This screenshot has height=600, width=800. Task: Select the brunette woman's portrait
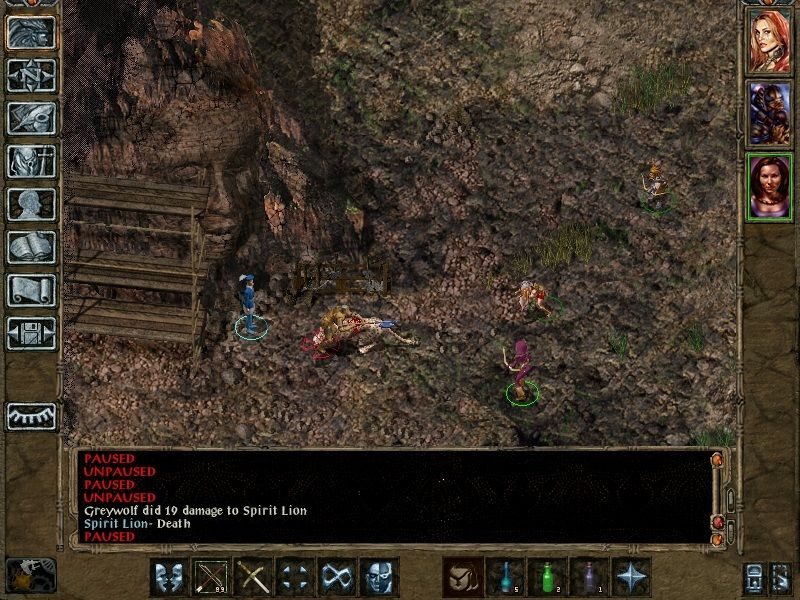[770, 185]
